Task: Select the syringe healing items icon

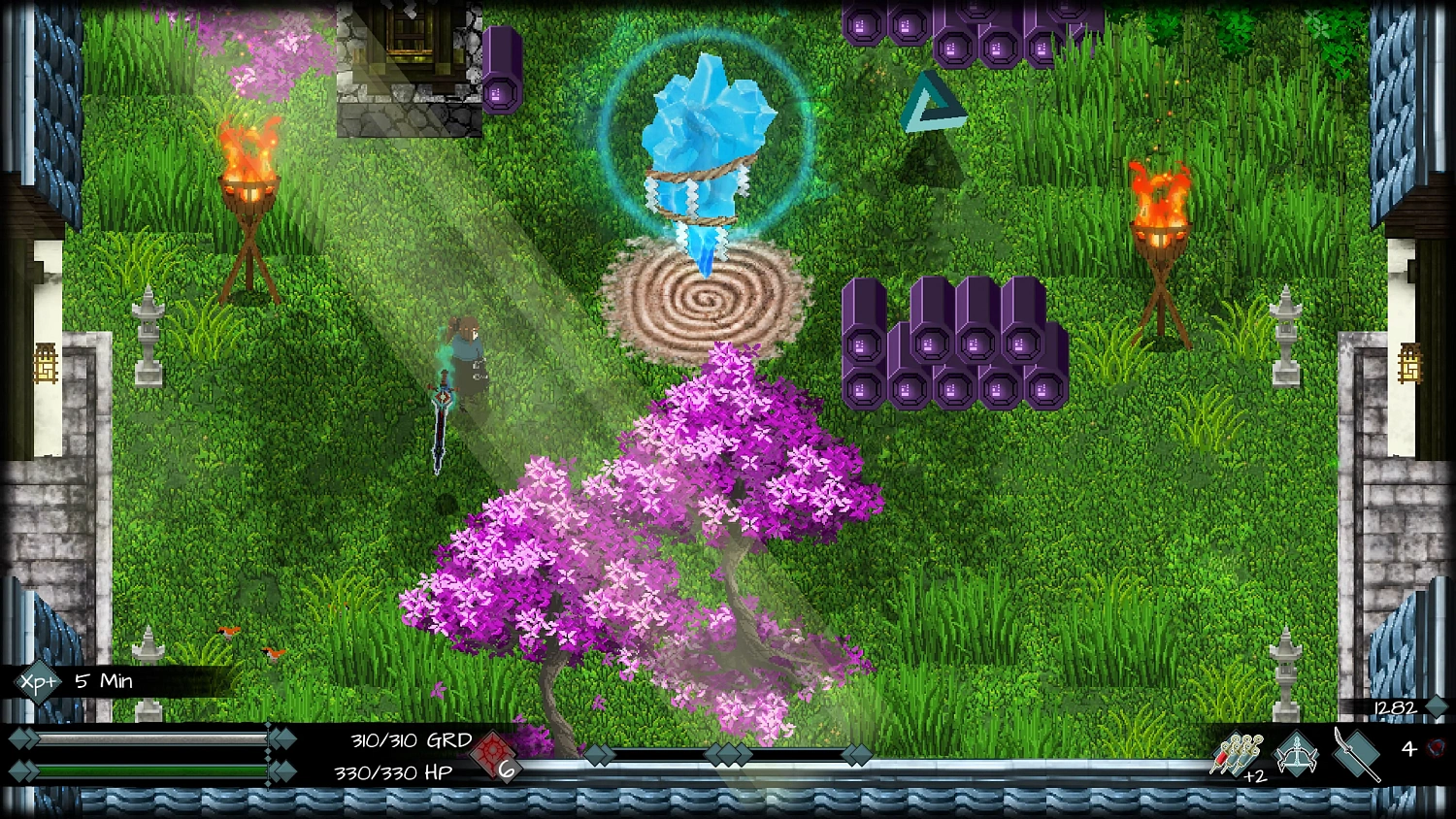Action: (x=1236, y=752)
